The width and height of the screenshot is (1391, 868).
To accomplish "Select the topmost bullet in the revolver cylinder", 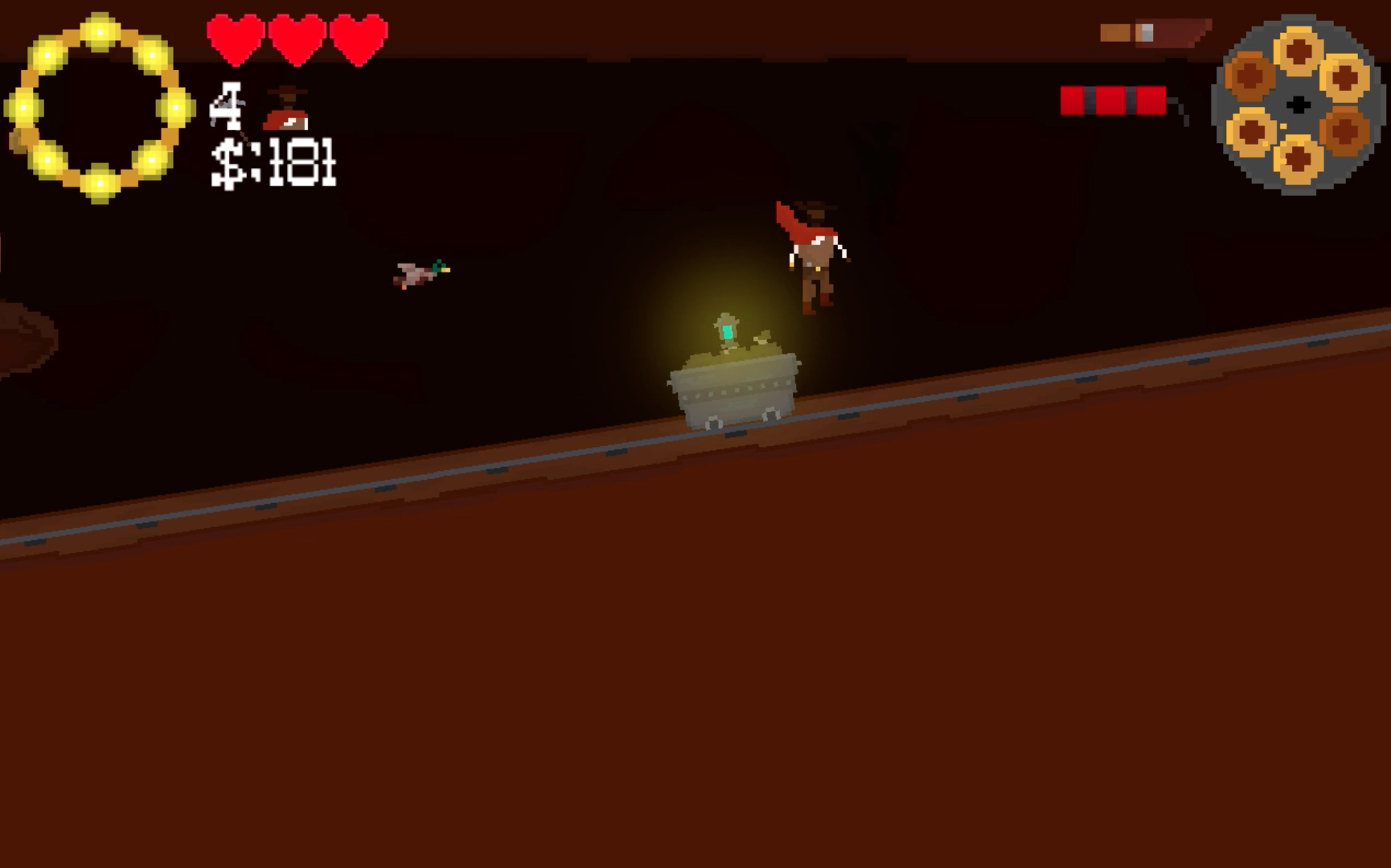I will [1298, 52].
